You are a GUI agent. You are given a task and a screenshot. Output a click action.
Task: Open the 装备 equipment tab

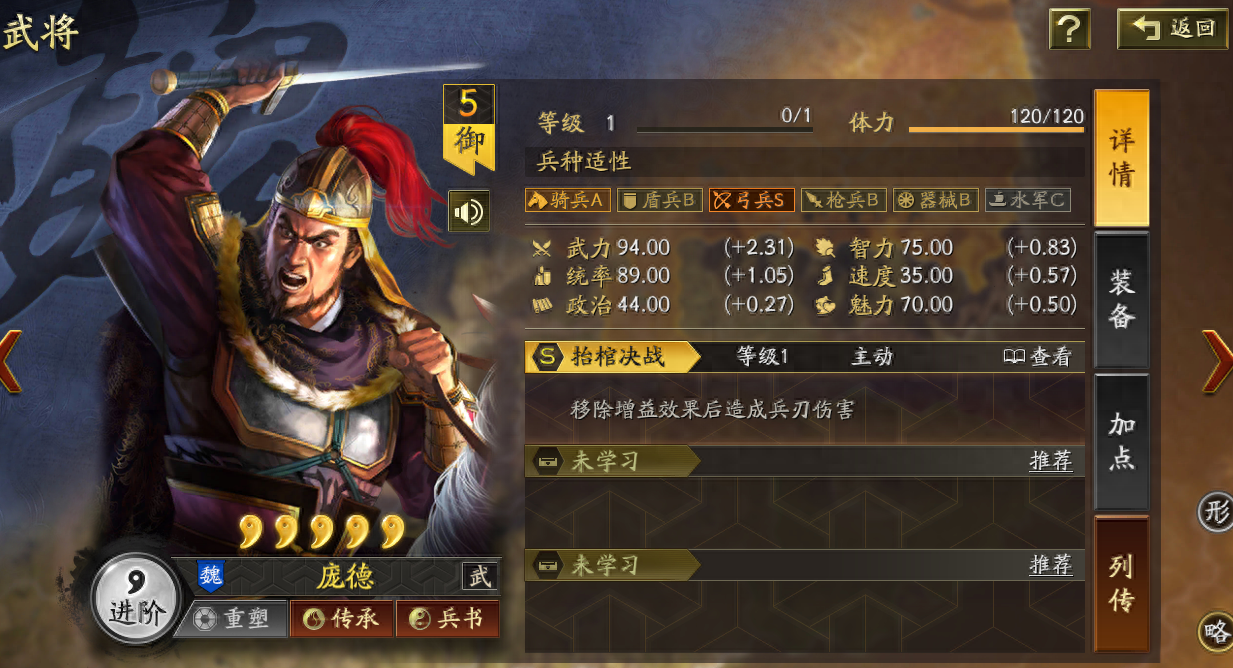click(x=1121, y=299)
